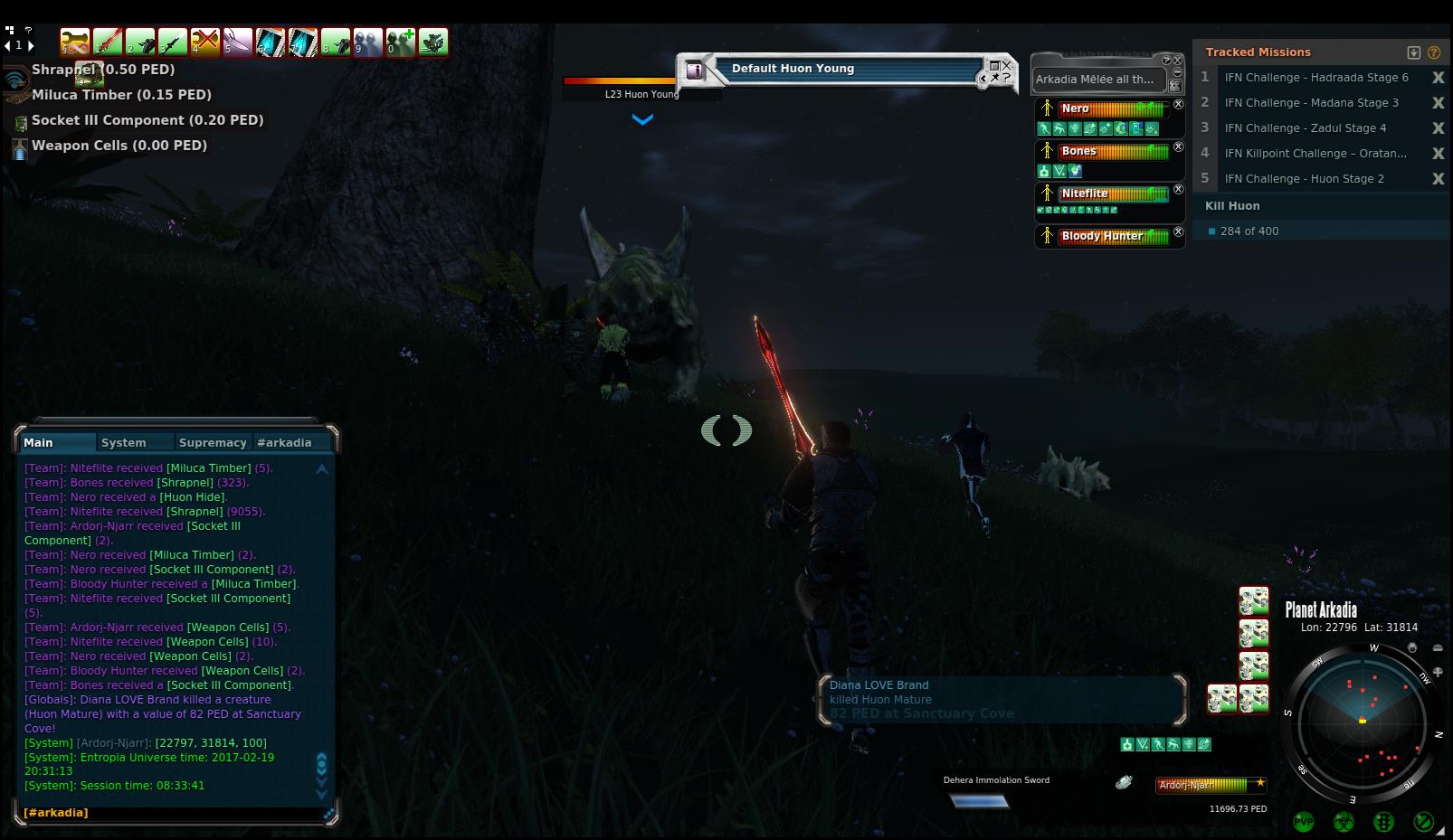Use the crossed-out wrench slot 4

coord(205,42)
